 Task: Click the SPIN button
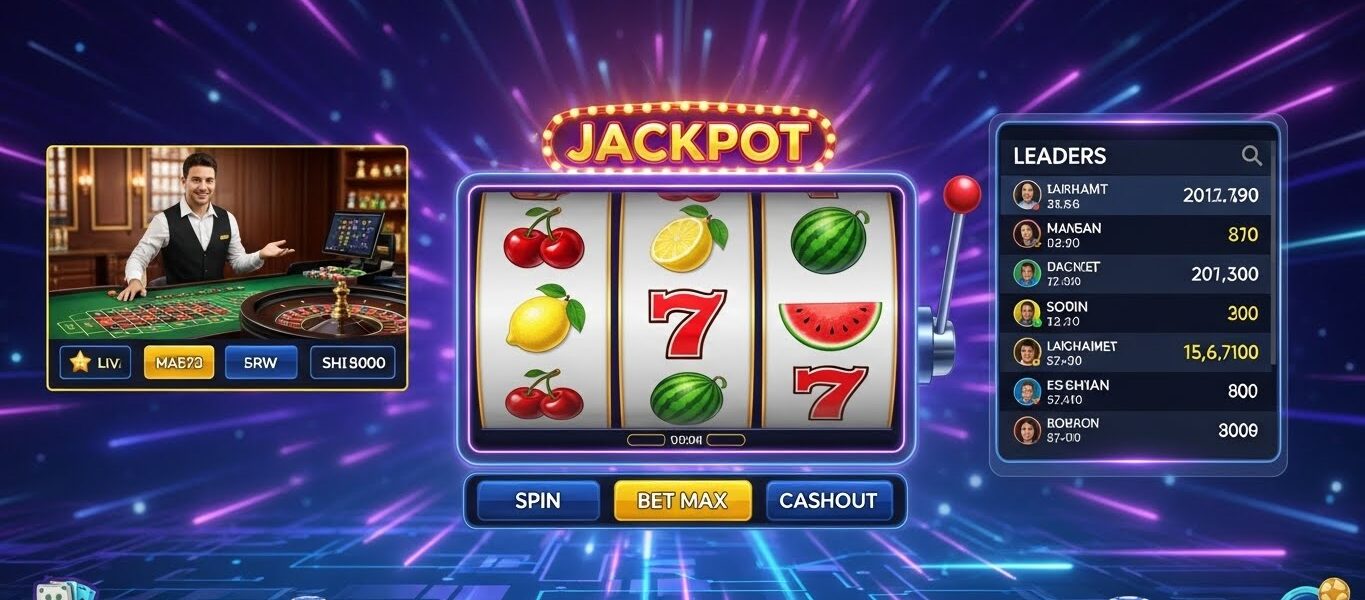click(538, 501)
